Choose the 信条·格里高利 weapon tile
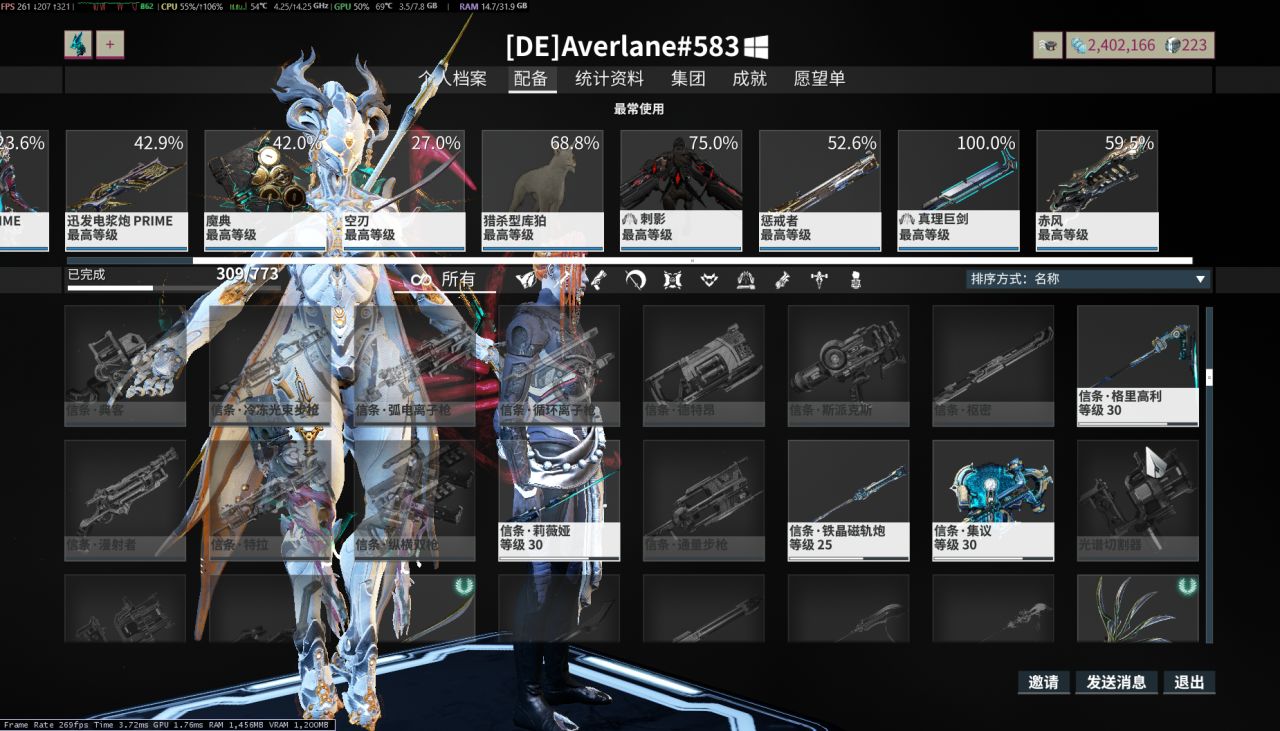Screen dimensions: 1280x731 point(1137,365)
